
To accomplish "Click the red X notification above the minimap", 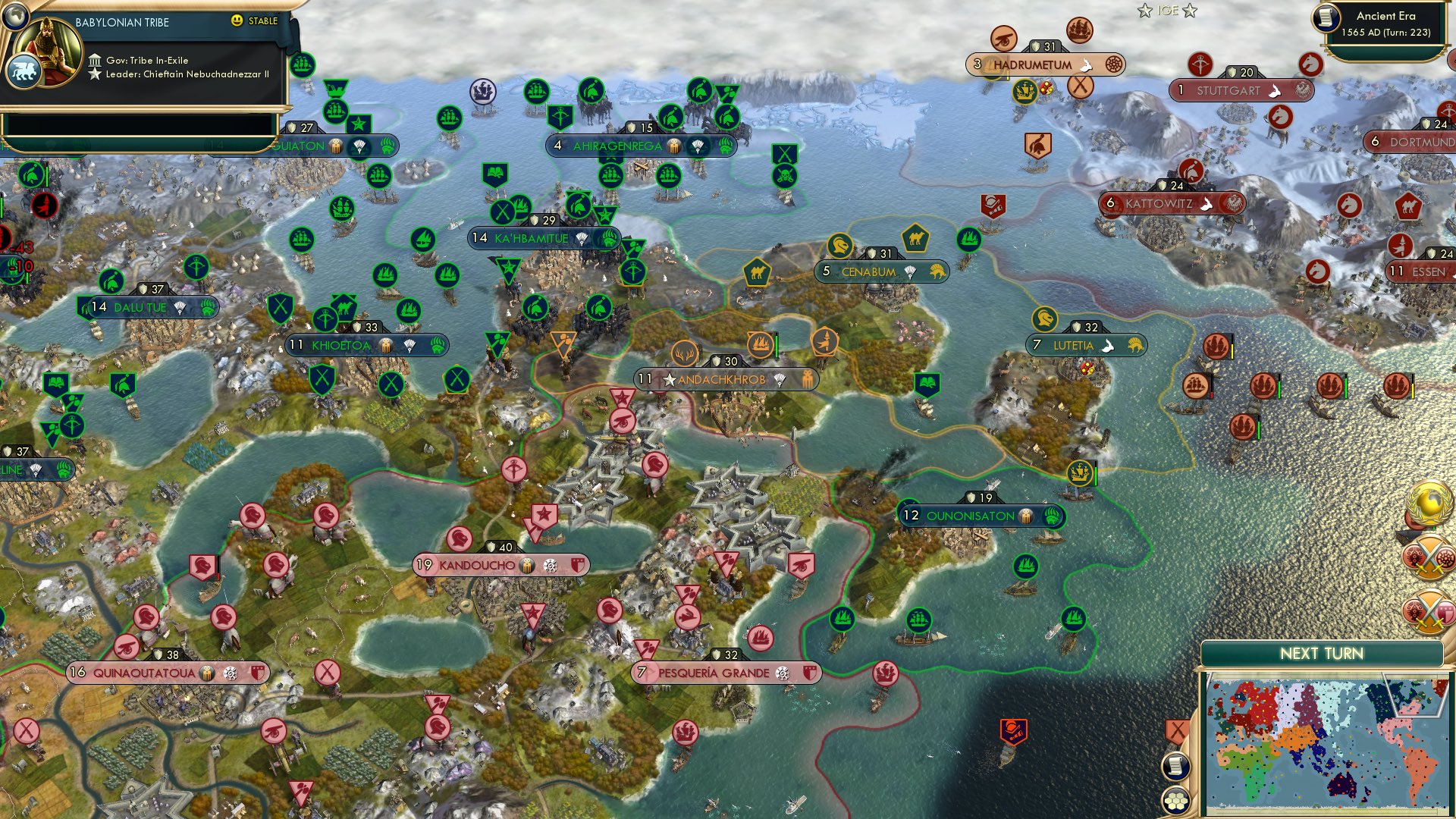I will (x=1178, y=730).
